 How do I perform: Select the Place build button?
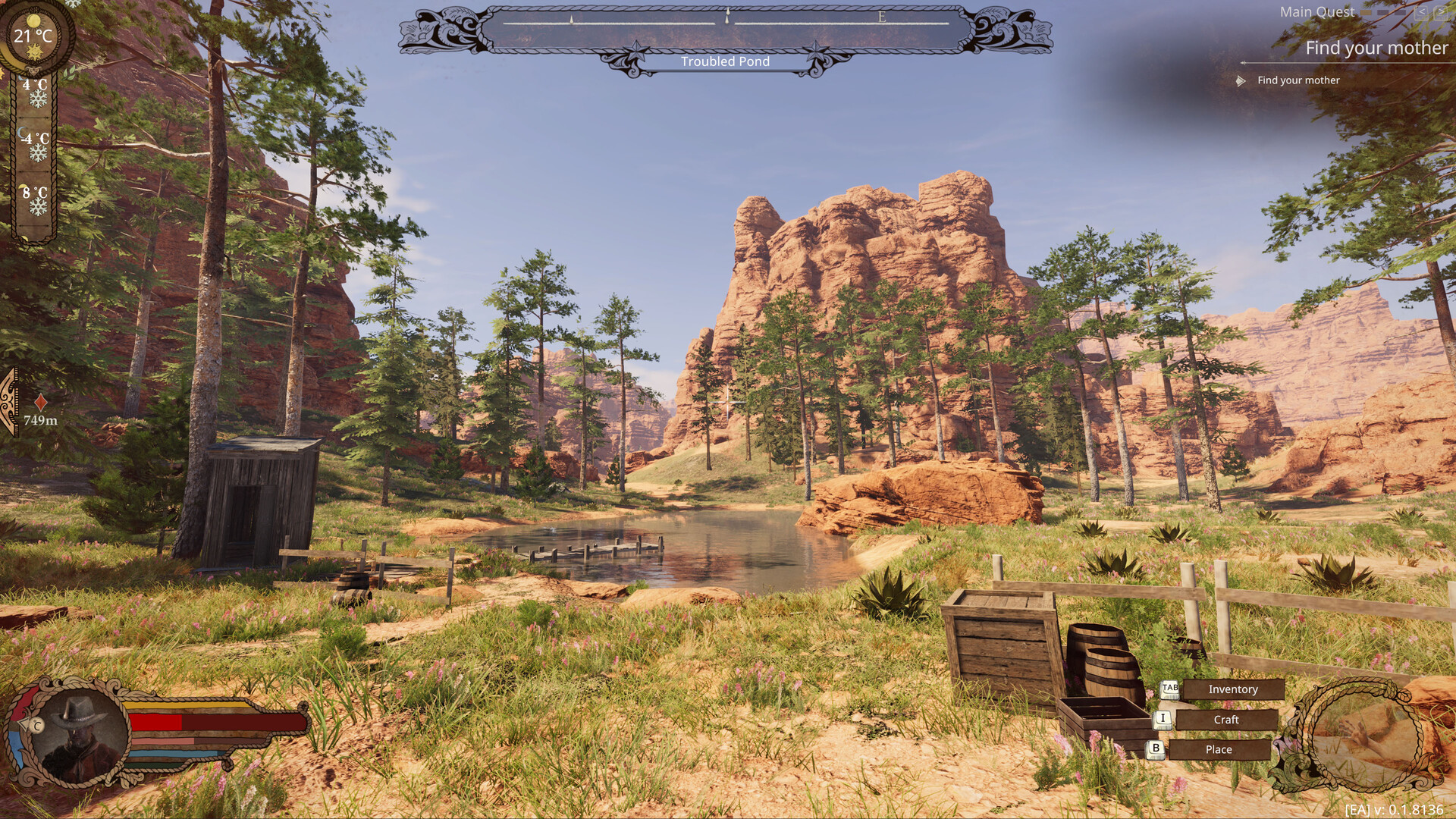1218,749
